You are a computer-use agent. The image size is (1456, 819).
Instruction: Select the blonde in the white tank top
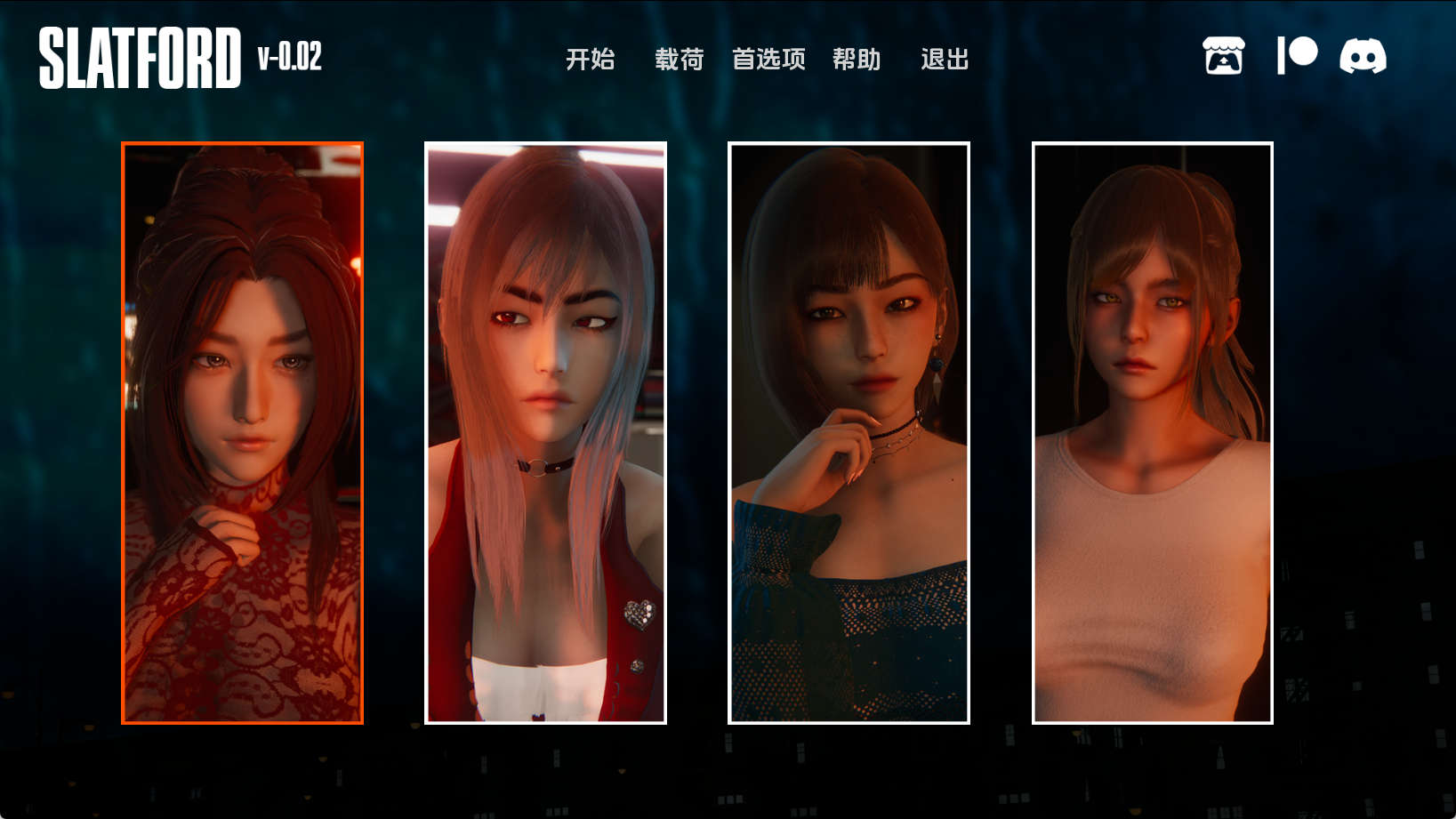pyautogui.click(x=1152, y=431)
